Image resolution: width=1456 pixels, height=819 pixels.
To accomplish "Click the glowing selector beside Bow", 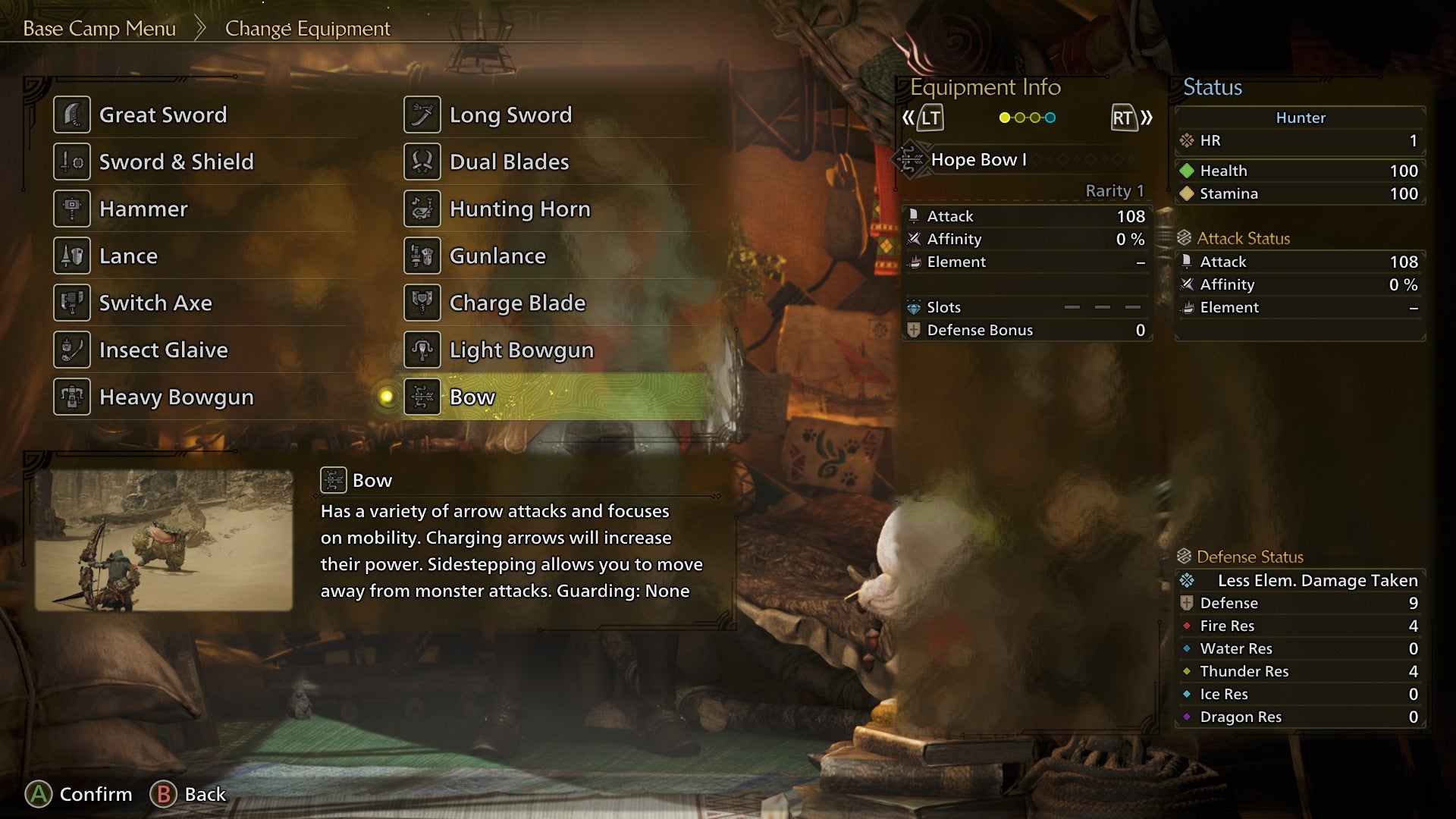I will (385, 397).
